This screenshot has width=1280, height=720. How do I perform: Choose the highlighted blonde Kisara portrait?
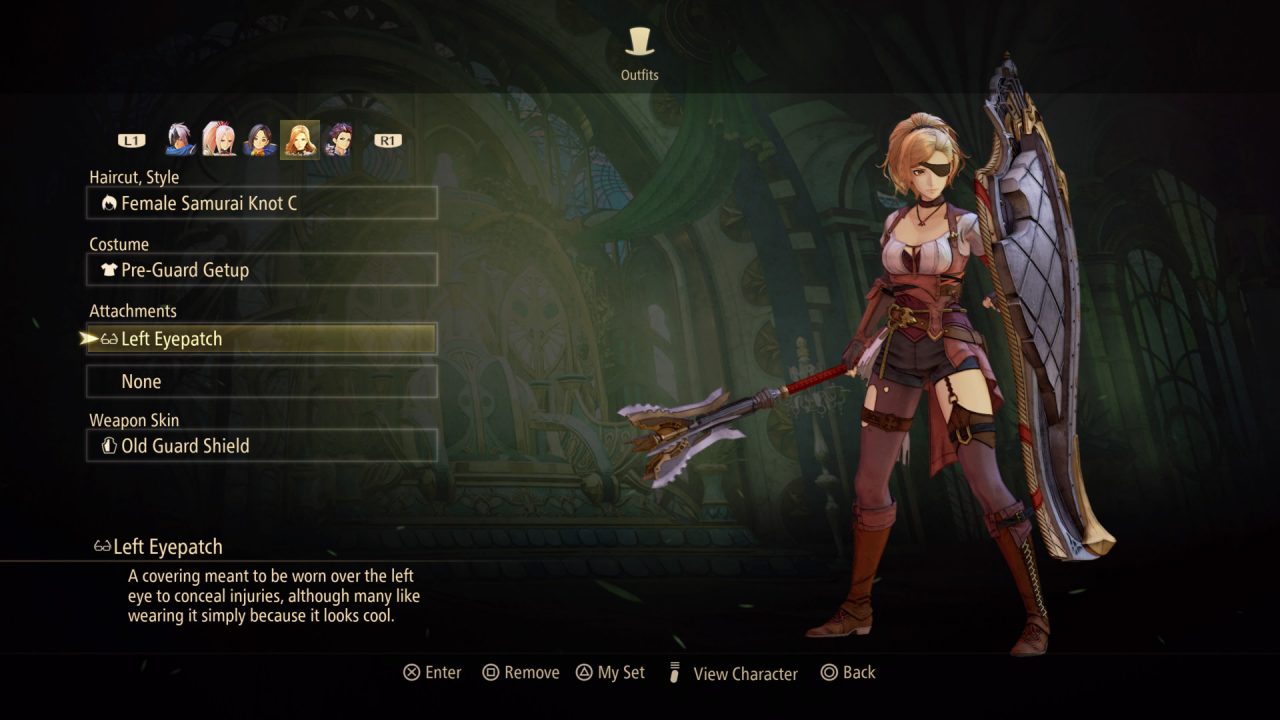pyautogui.click(x=299, y=140)
